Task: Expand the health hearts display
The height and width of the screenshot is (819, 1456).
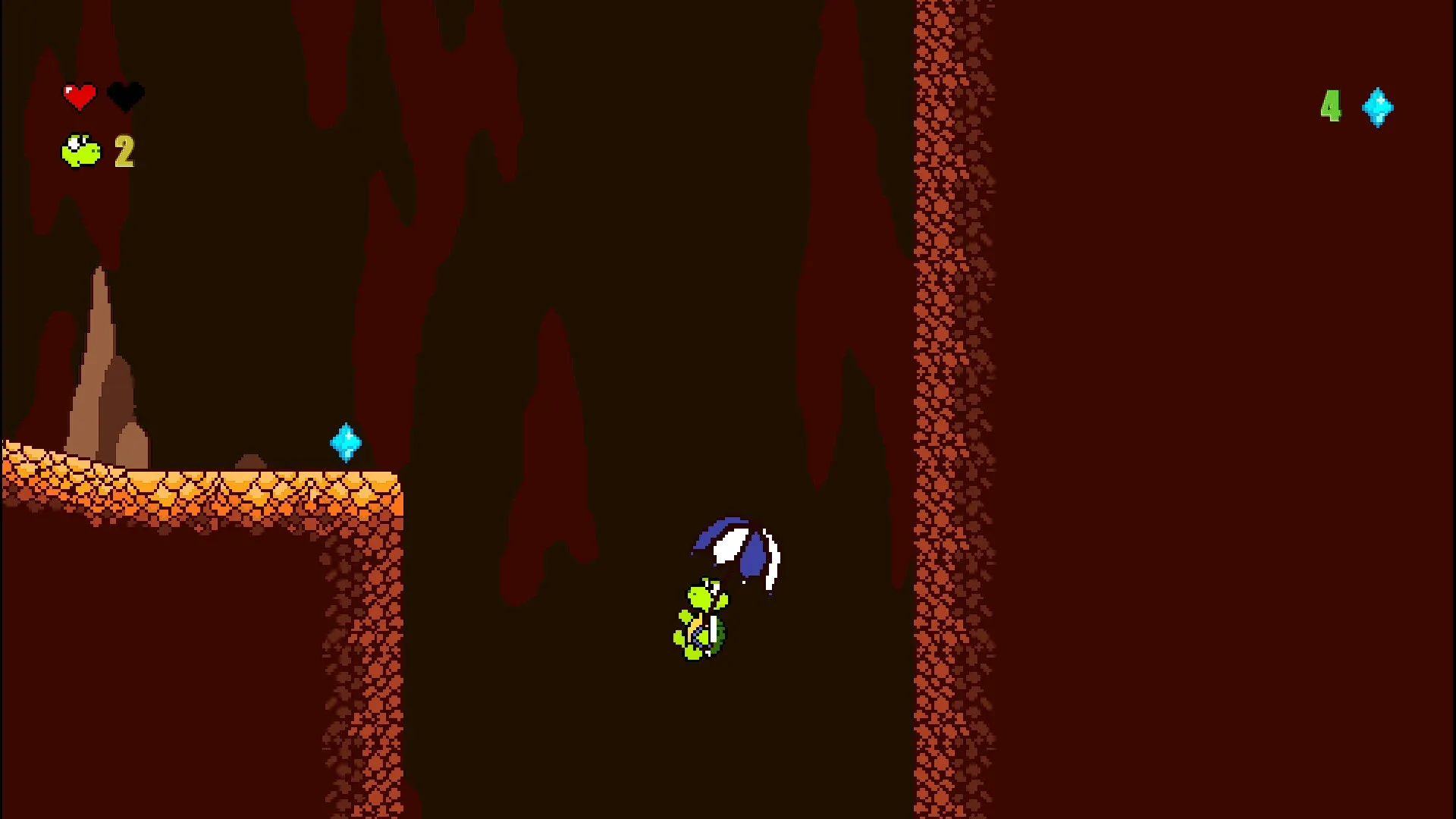Action: tap(102, 94)
